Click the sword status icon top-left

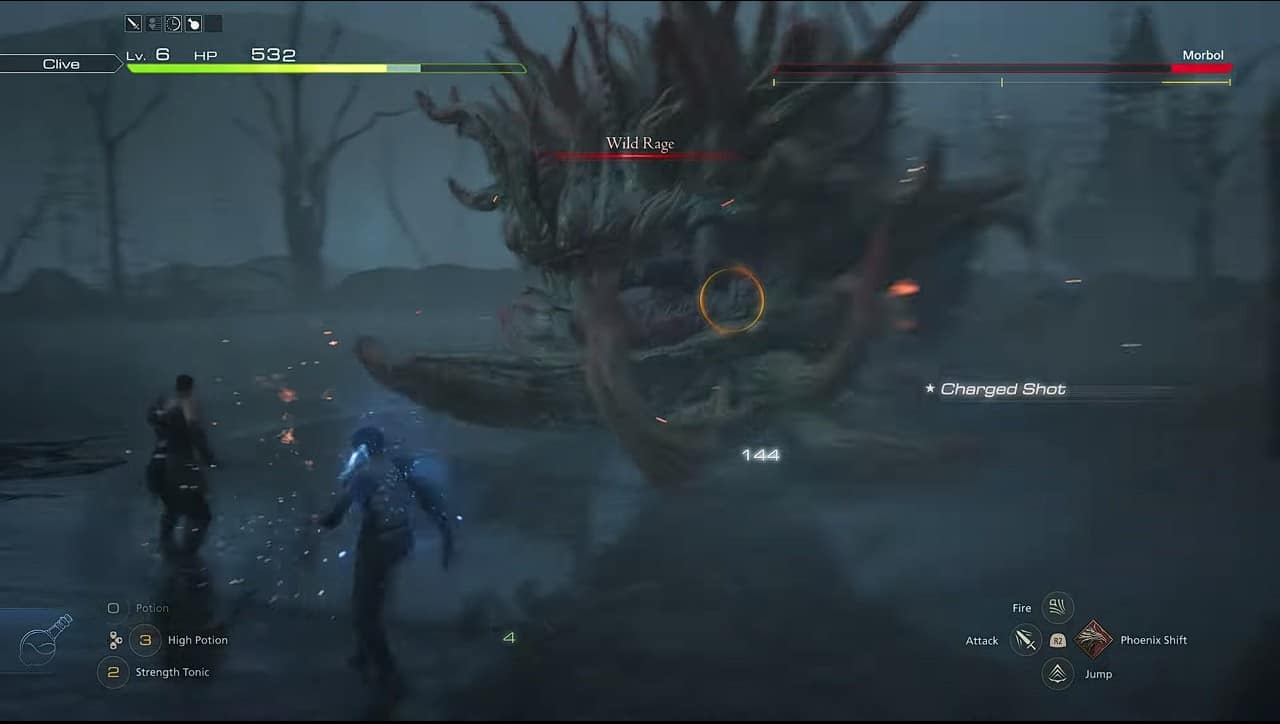click(x=132, y=23)
